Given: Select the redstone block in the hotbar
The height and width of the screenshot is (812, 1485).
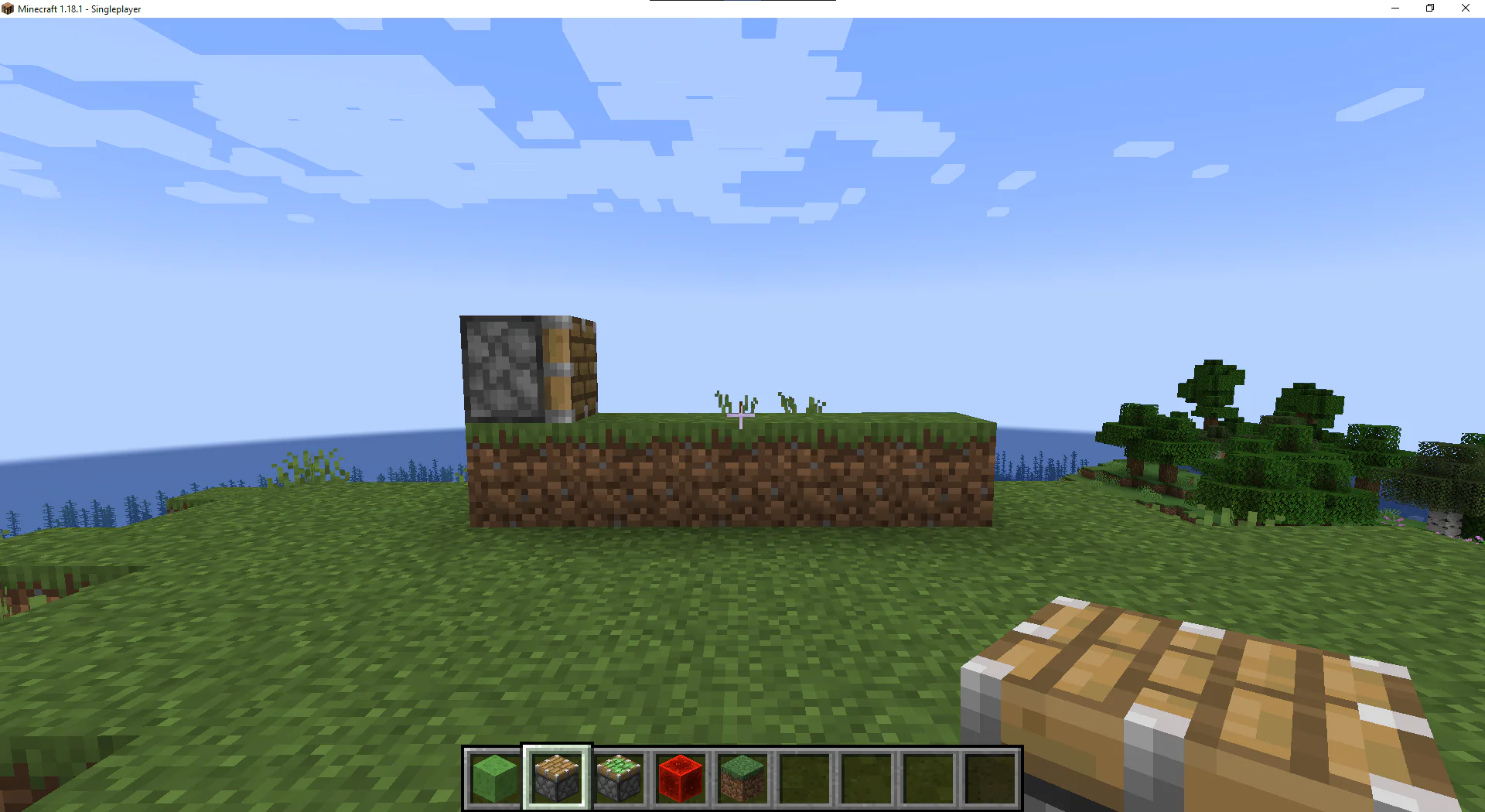Looking at the screenshot, I should (680, 777).
